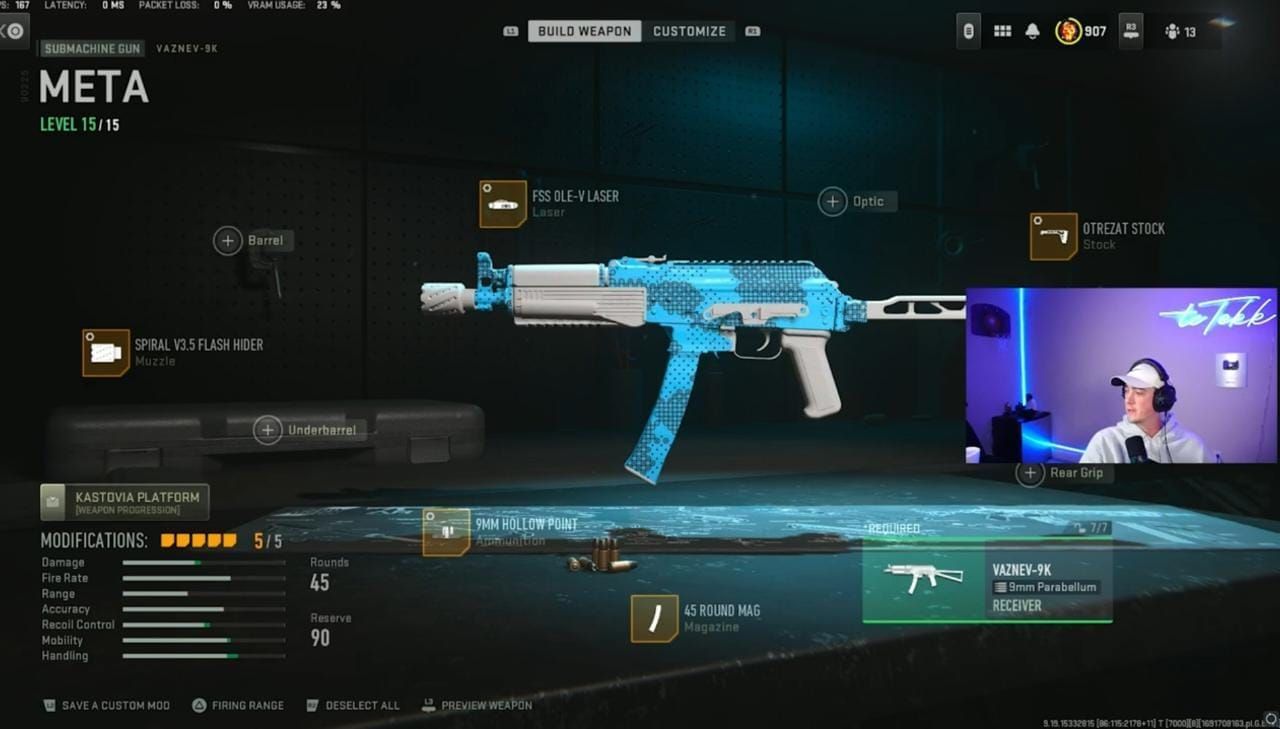
Task: Open the grid menu icon
Action: pyautogui.click(x=1002, y=31)
